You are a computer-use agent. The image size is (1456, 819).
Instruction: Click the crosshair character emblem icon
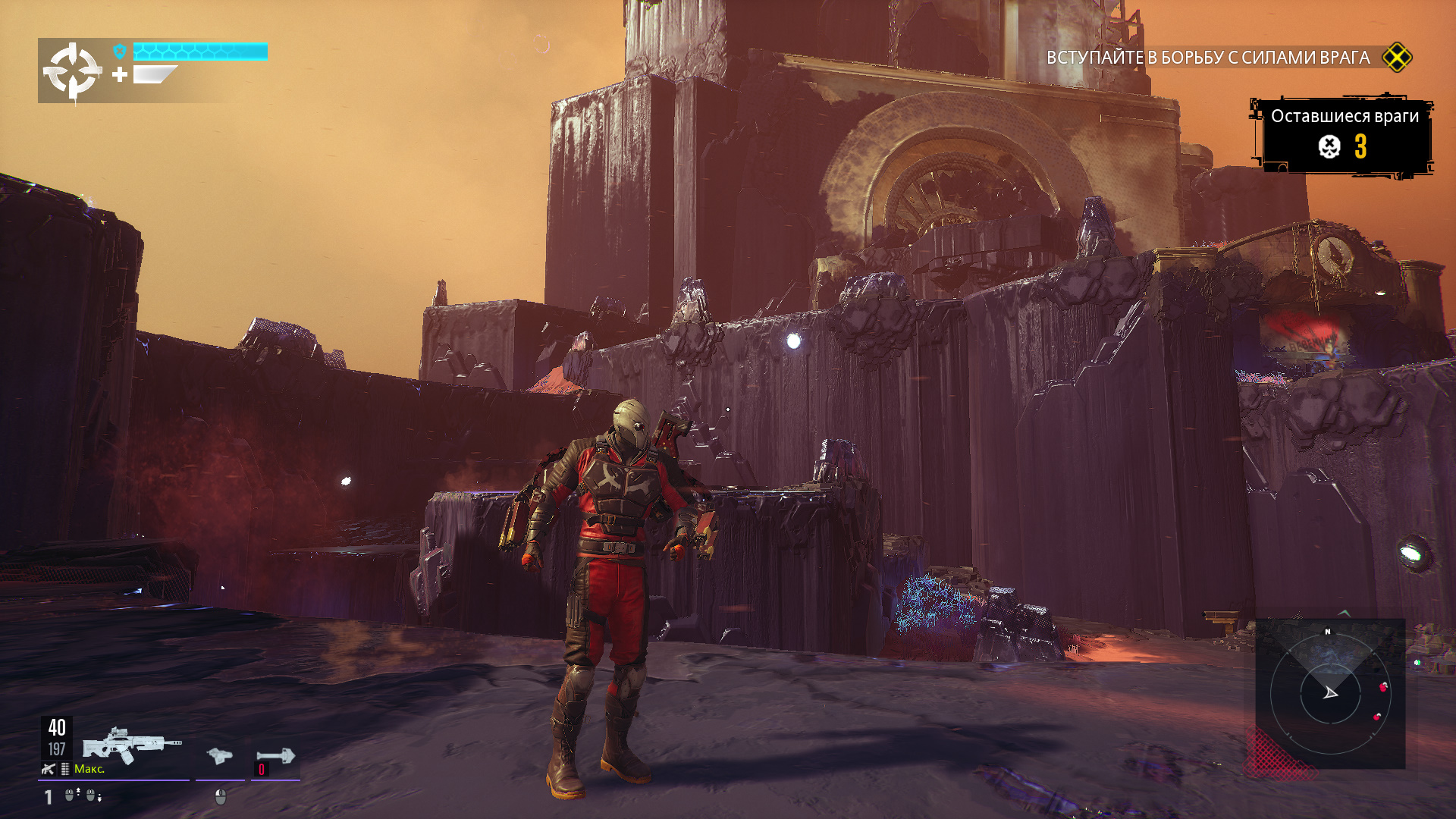tap(72, 71)
